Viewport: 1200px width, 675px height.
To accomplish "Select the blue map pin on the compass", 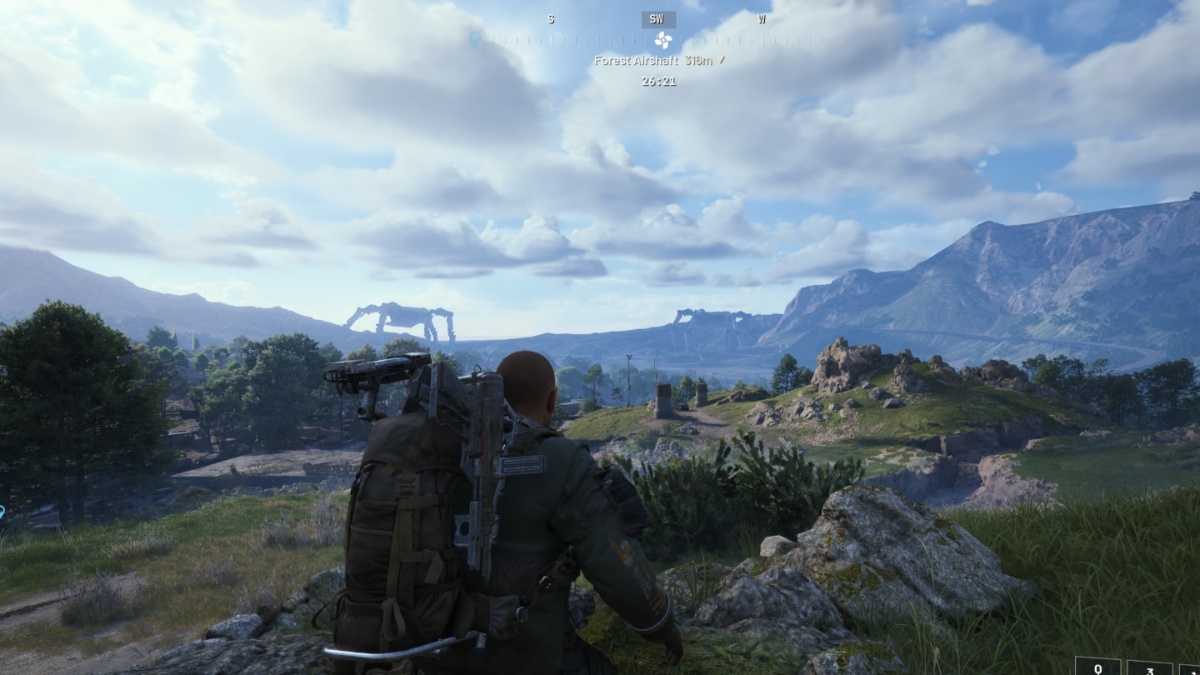I will [475, 38].
